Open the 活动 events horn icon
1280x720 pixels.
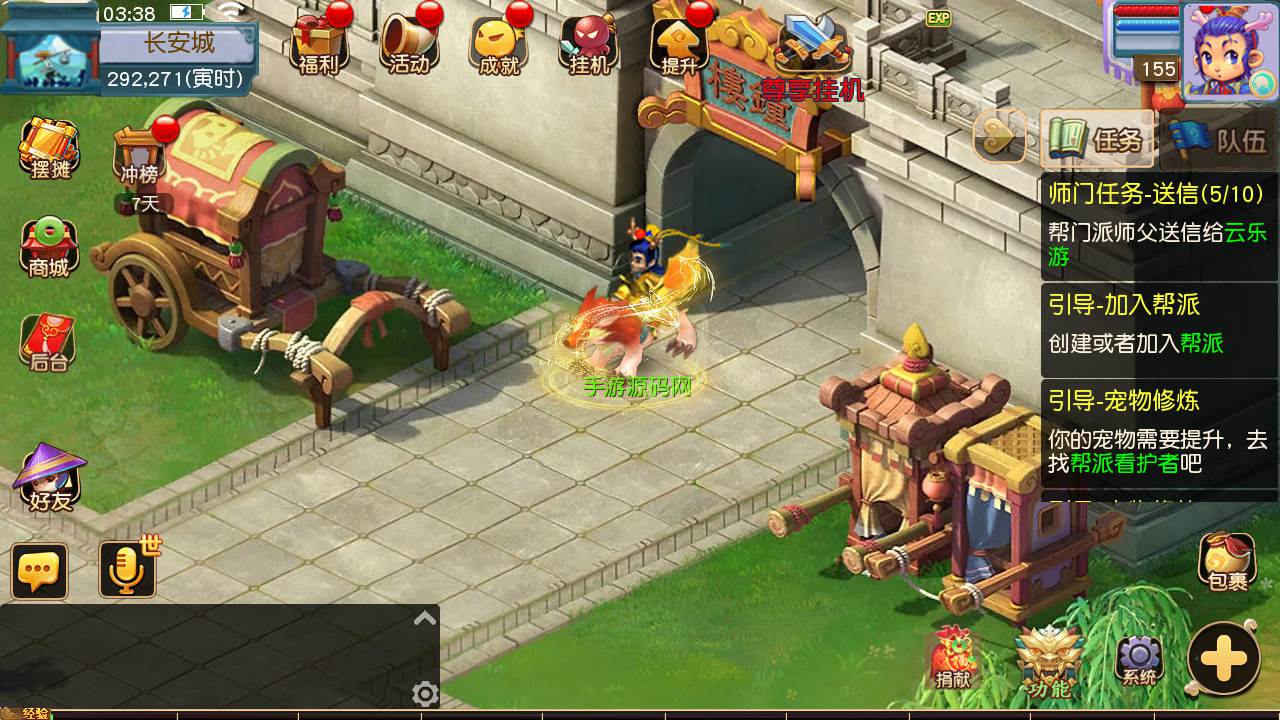(x=410, y=44)
